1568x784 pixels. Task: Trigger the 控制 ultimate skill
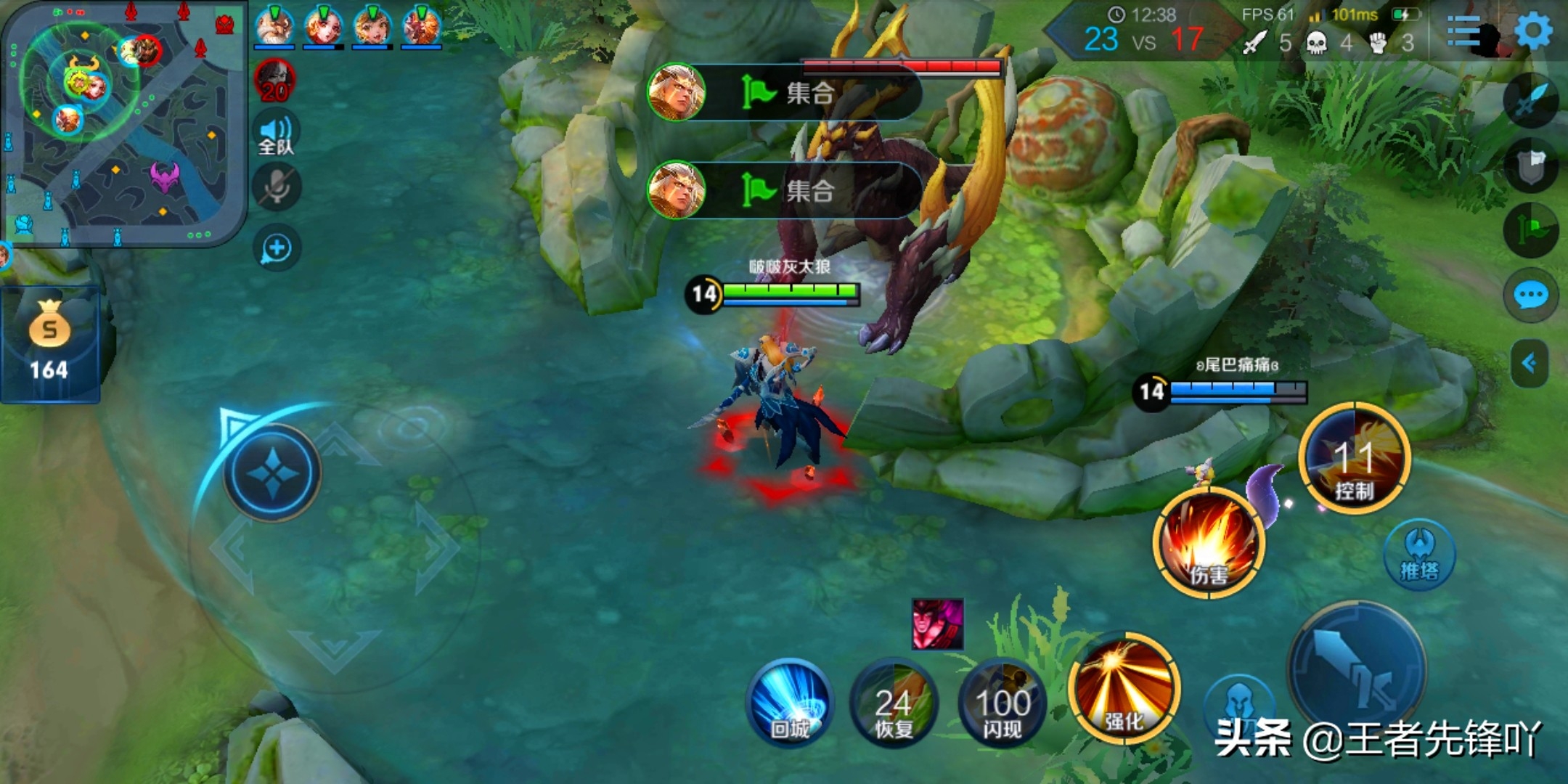point(1354,459)
